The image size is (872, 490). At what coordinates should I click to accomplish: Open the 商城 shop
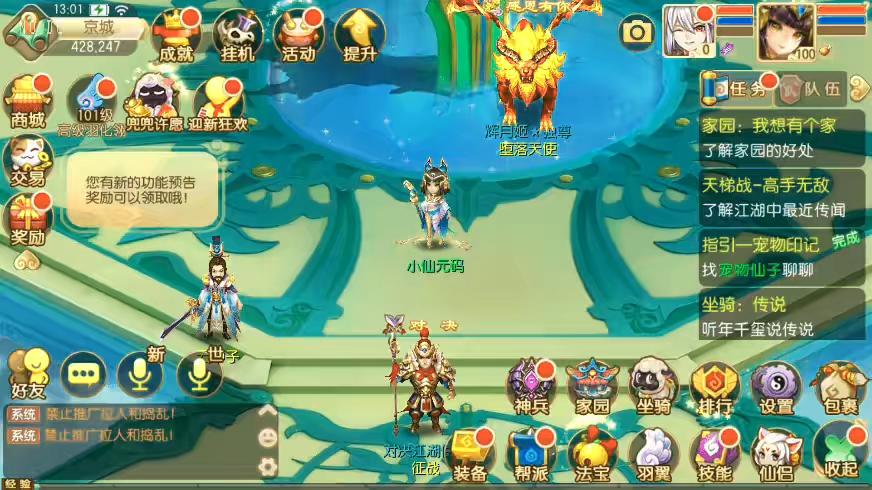[x=27, y=102]
